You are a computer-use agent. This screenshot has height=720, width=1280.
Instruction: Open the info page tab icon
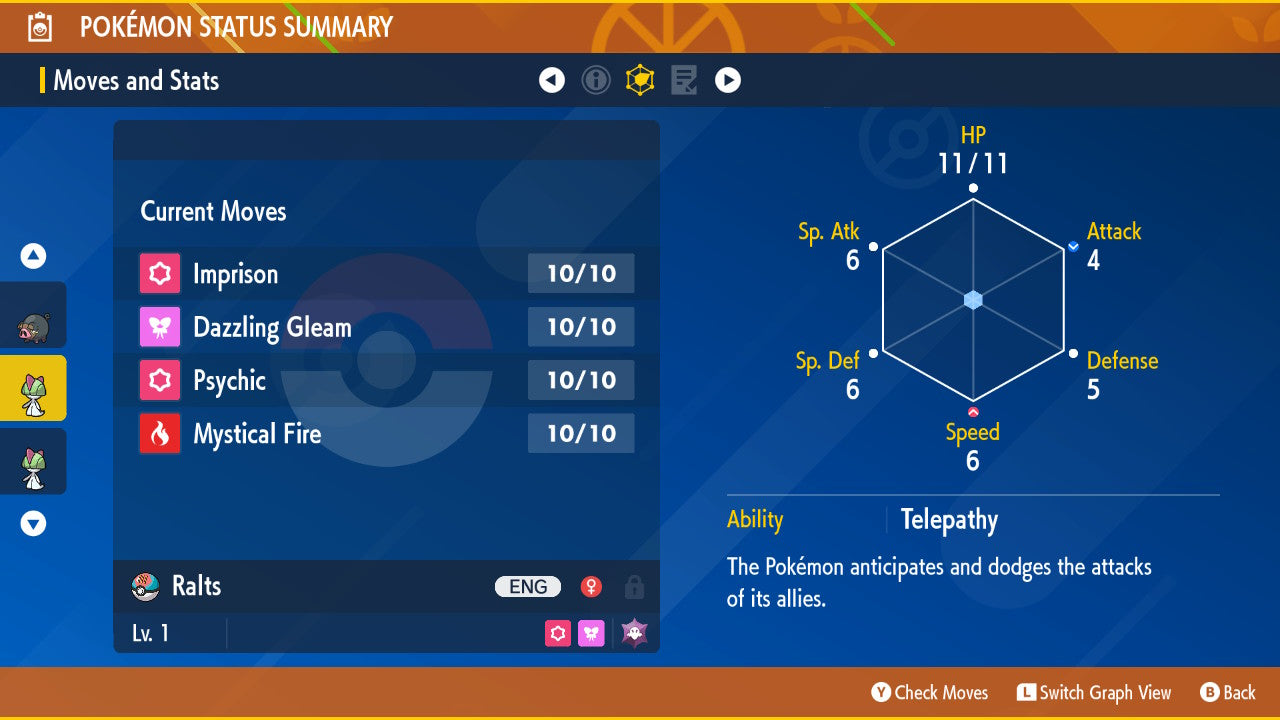pos(596,80)
